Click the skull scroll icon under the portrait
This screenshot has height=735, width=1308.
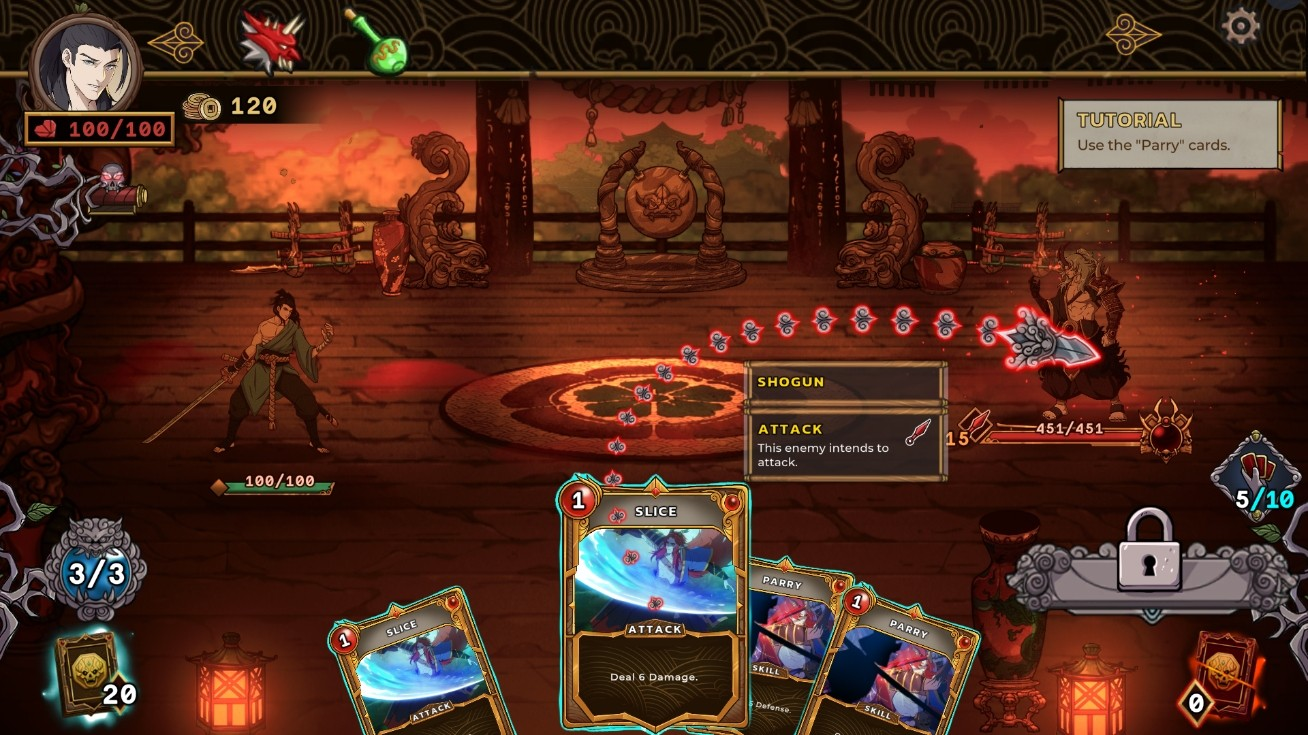click(115, 190)
